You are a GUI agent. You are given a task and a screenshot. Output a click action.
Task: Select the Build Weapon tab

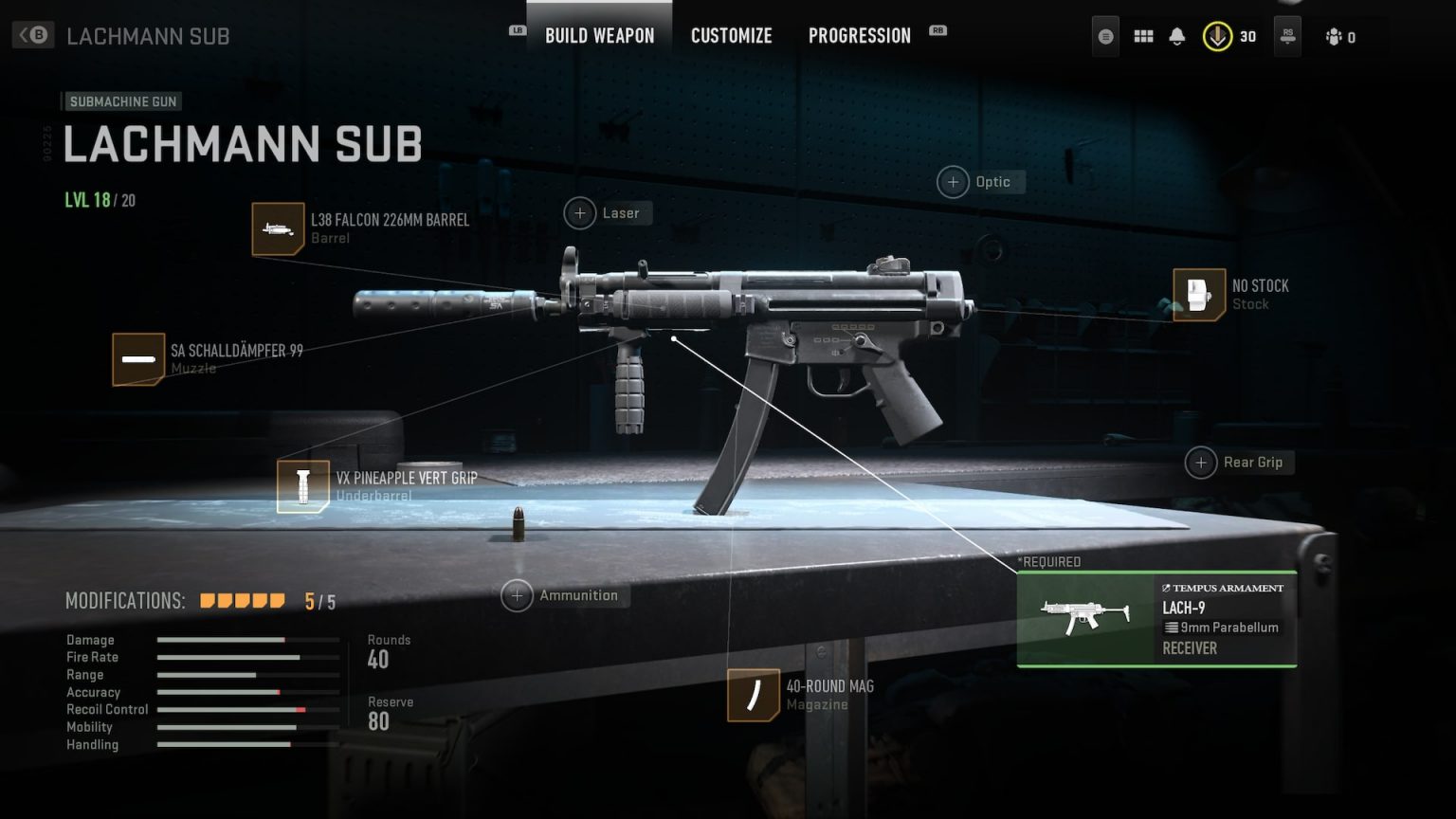point(598,36)
